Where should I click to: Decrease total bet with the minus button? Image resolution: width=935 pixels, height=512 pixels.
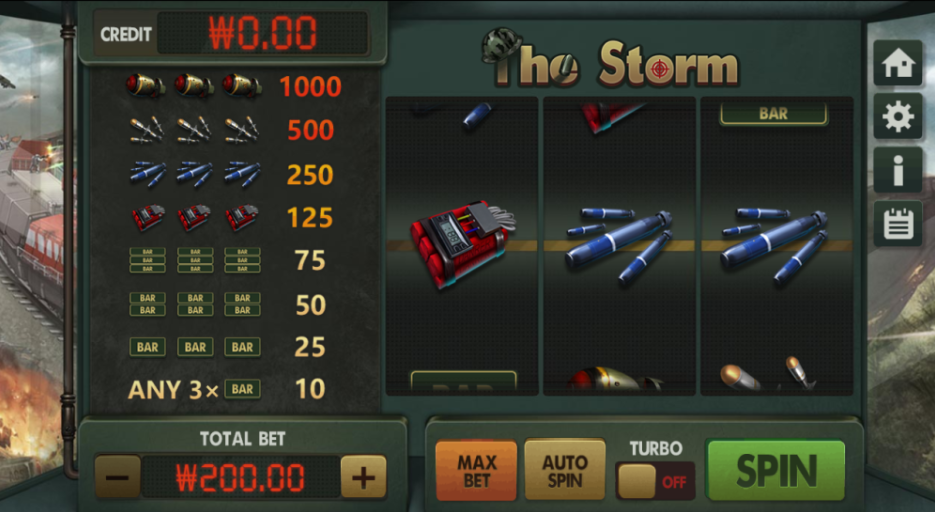pyautogui.click(x=117, y=479)
